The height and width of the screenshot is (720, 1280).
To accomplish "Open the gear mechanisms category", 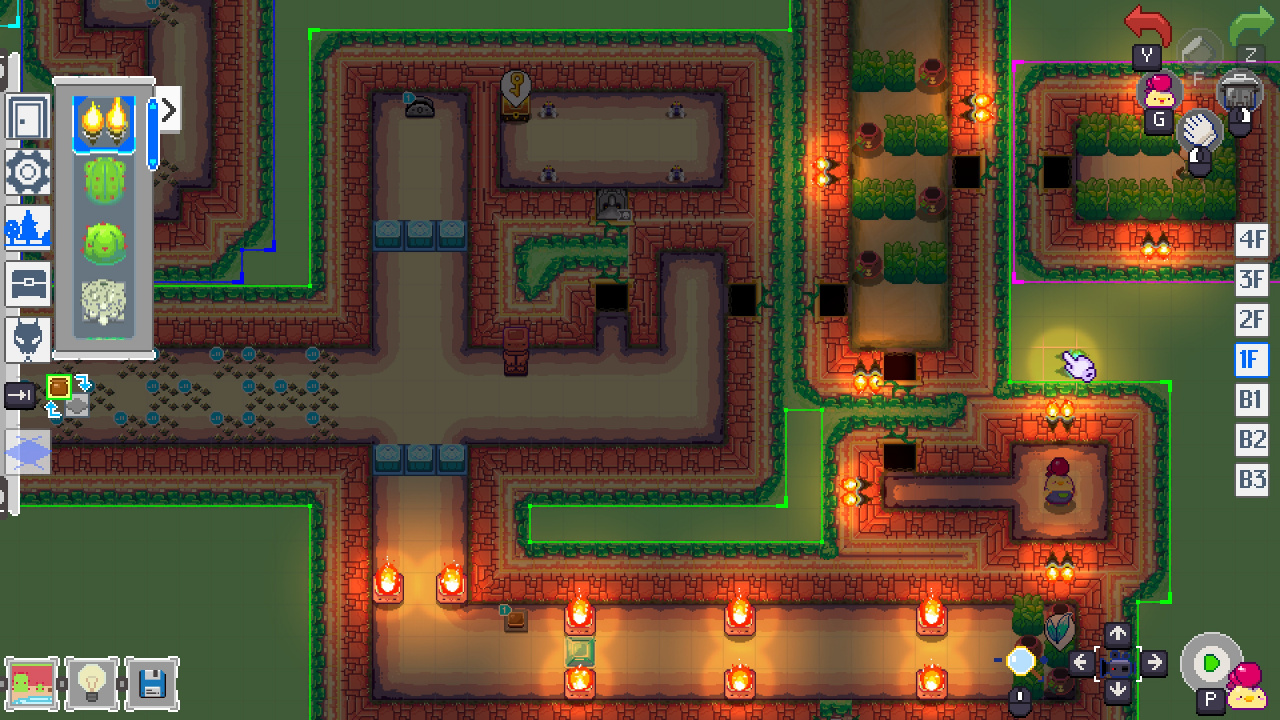I will pos(28,173).
